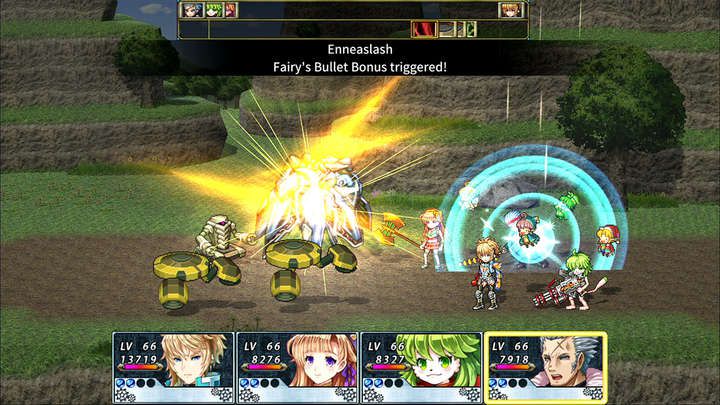The width and height of the screenshot is (720, 405).
Task: Choose the purple-eyed girl's party panel
Action: (297, 367)
